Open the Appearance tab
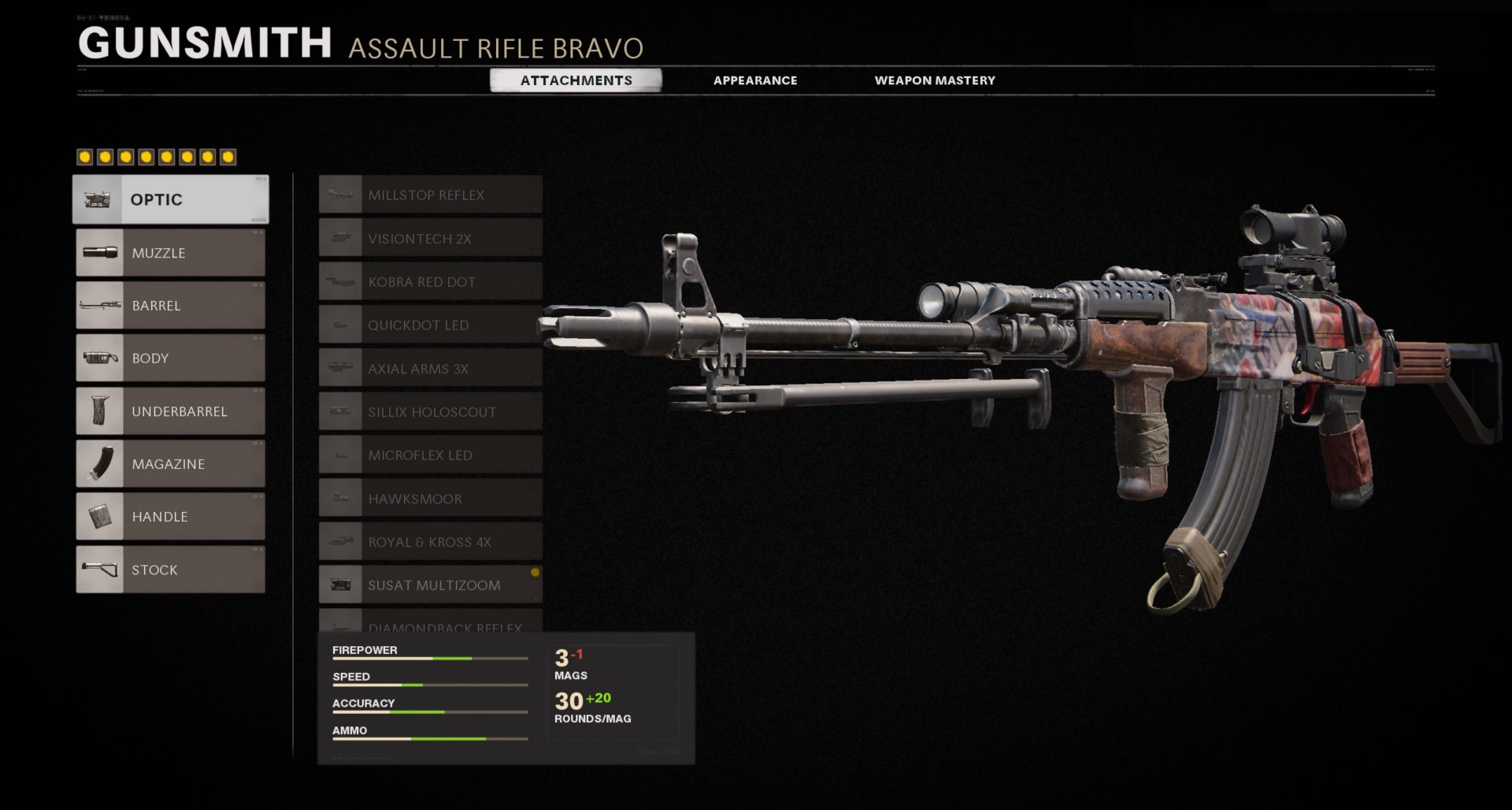 pos(755,80)
